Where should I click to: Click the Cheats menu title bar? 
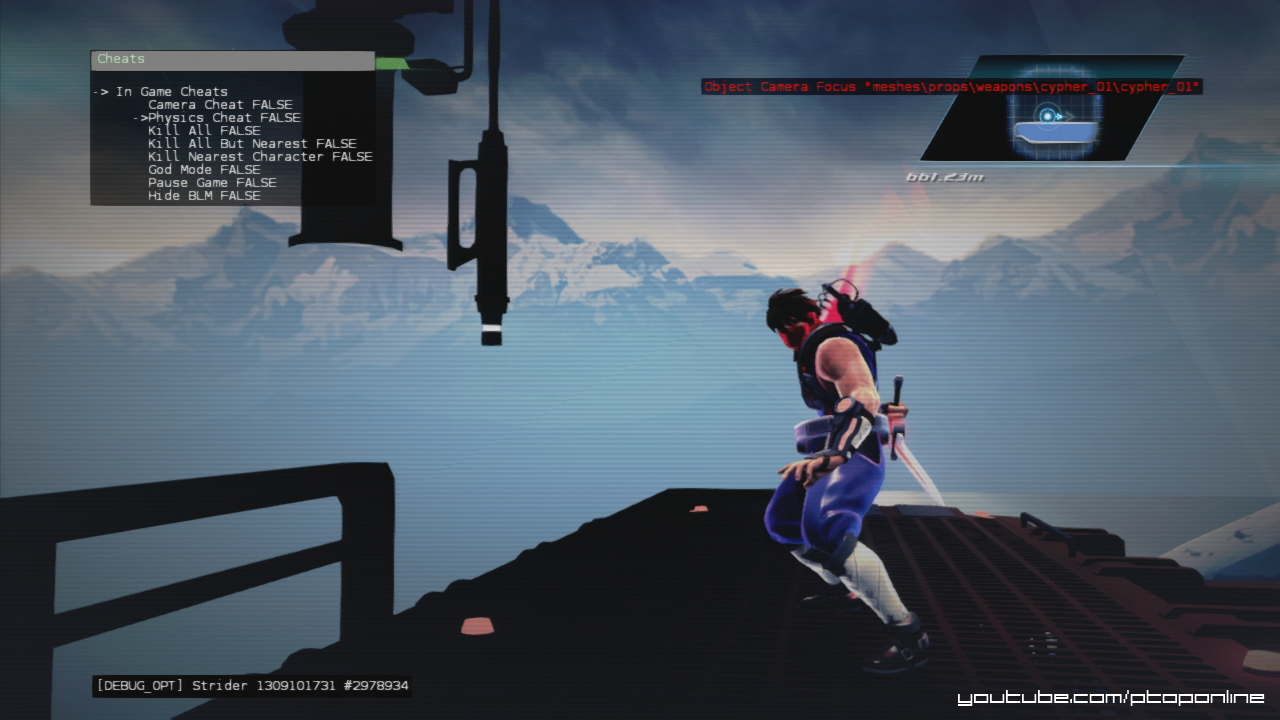point(232,60)
